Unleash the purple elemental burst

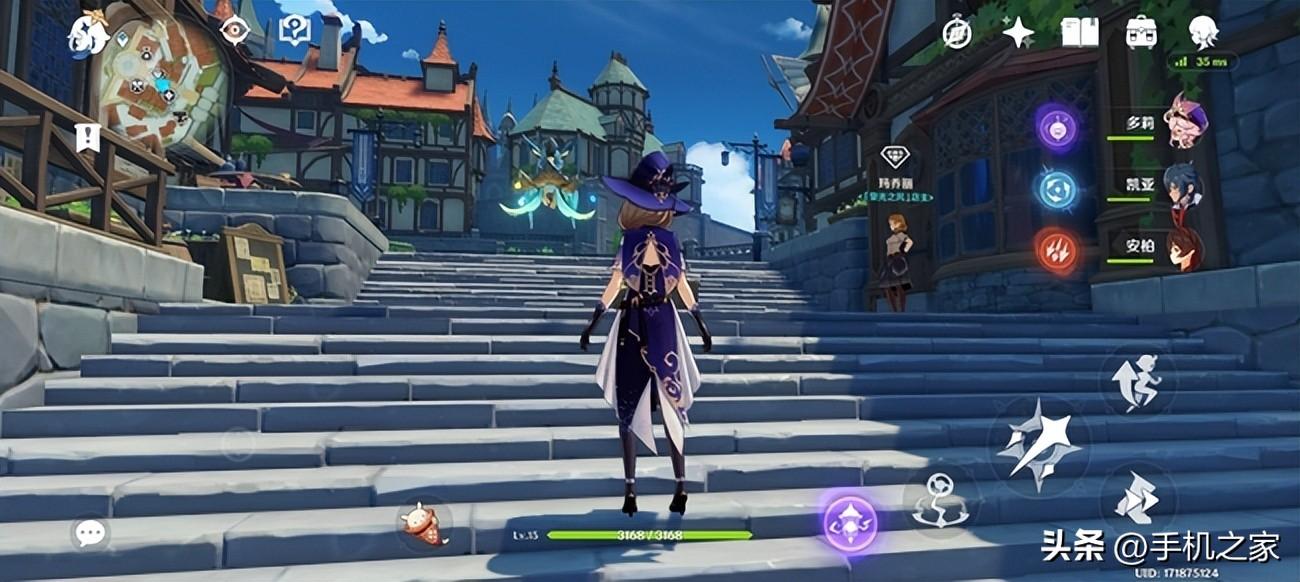click(850, 522)
